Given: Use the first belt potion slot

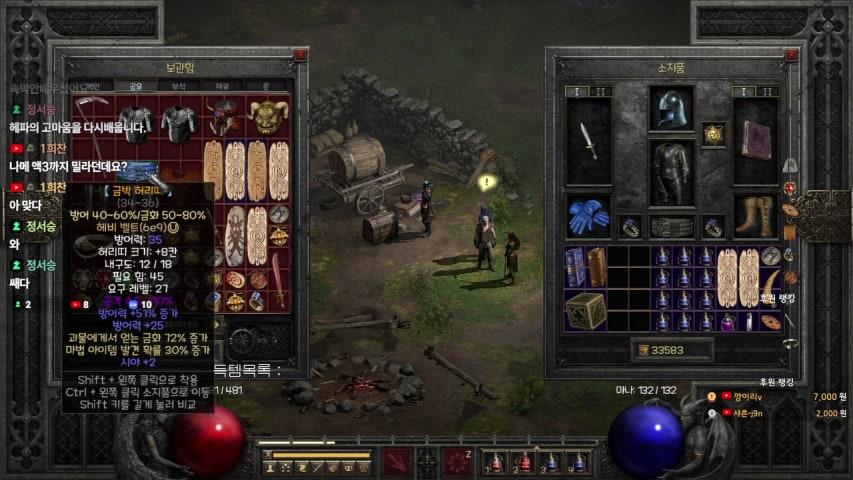Looking at the screenshot, I should pos(496,463).
